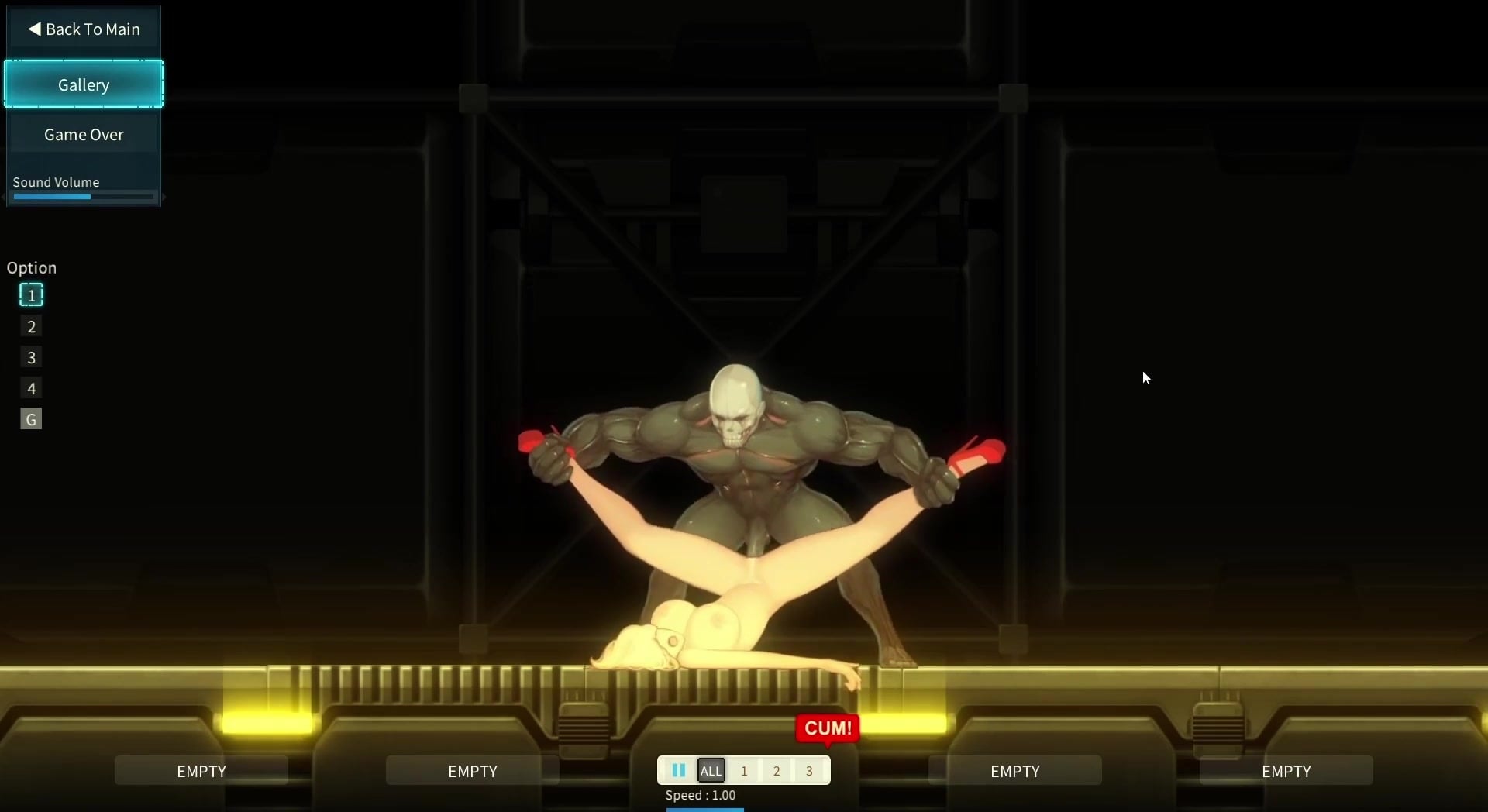
Task: Select the highlighted Gallery button
Action: pos(83,84)
